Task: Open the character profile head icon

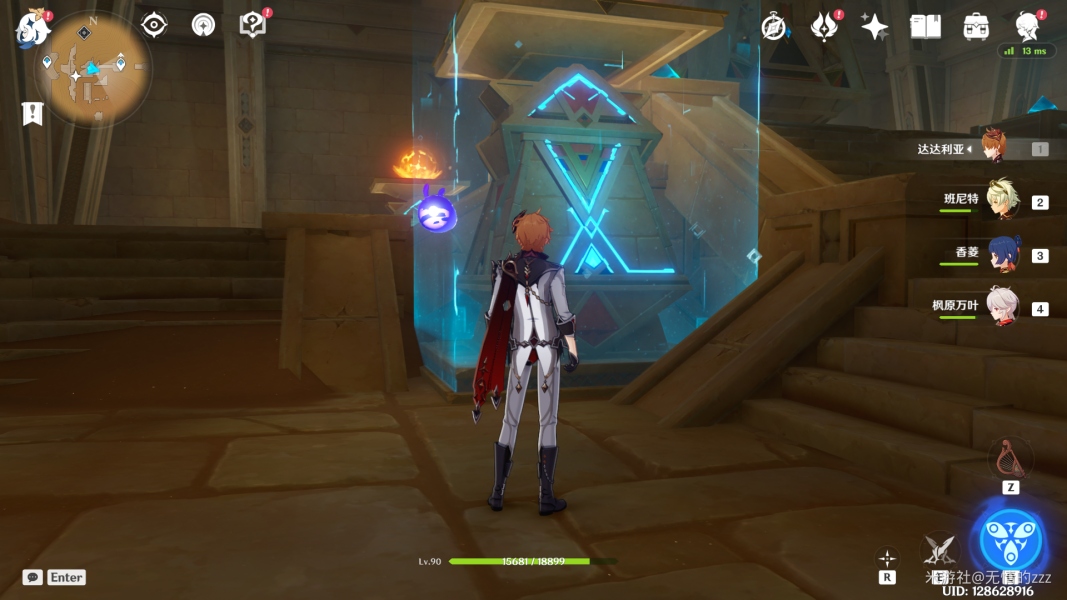Action: coord(1027,26)
